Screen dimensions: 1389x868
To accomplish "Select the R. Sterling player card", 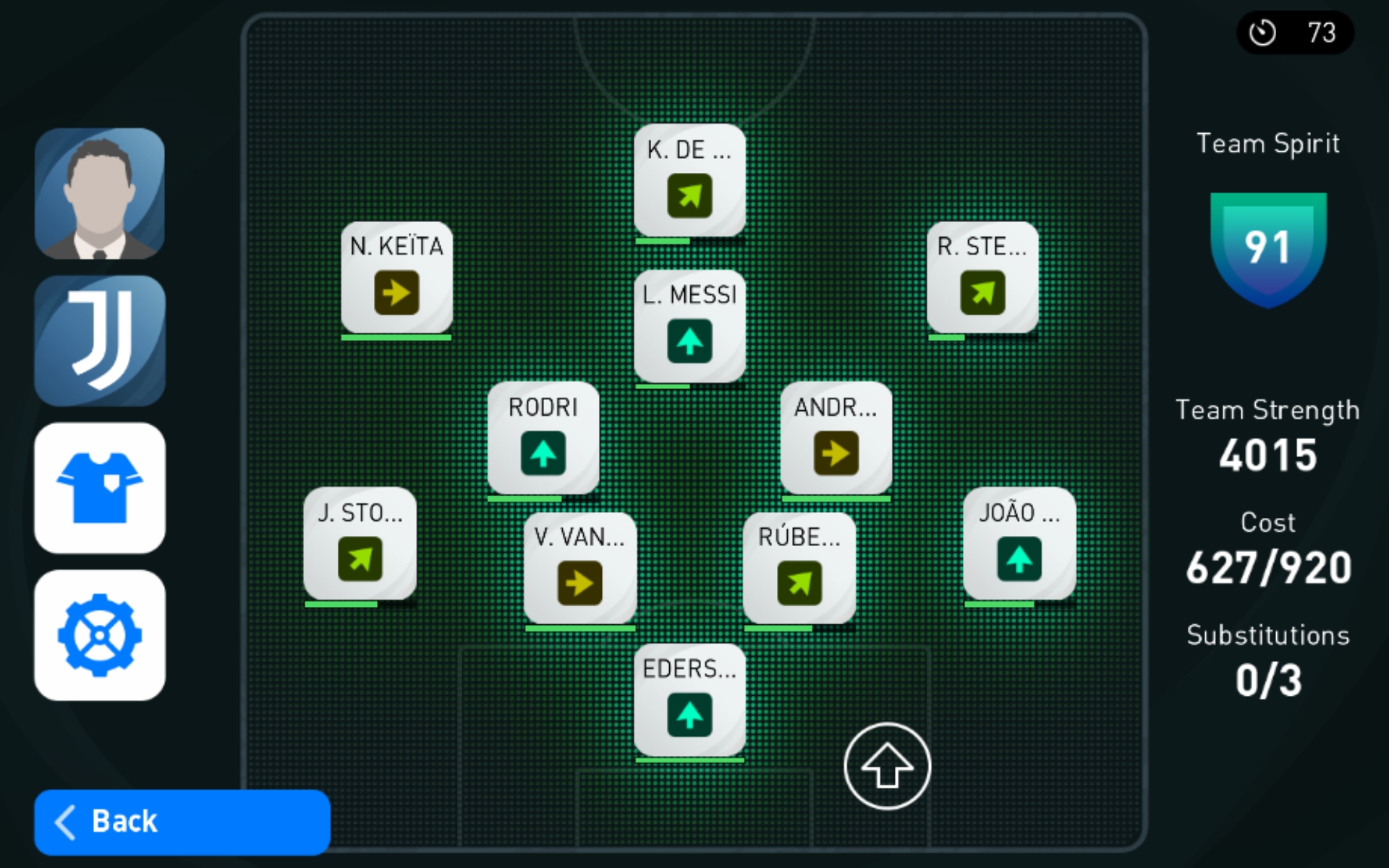I will [x=982, y=277].
